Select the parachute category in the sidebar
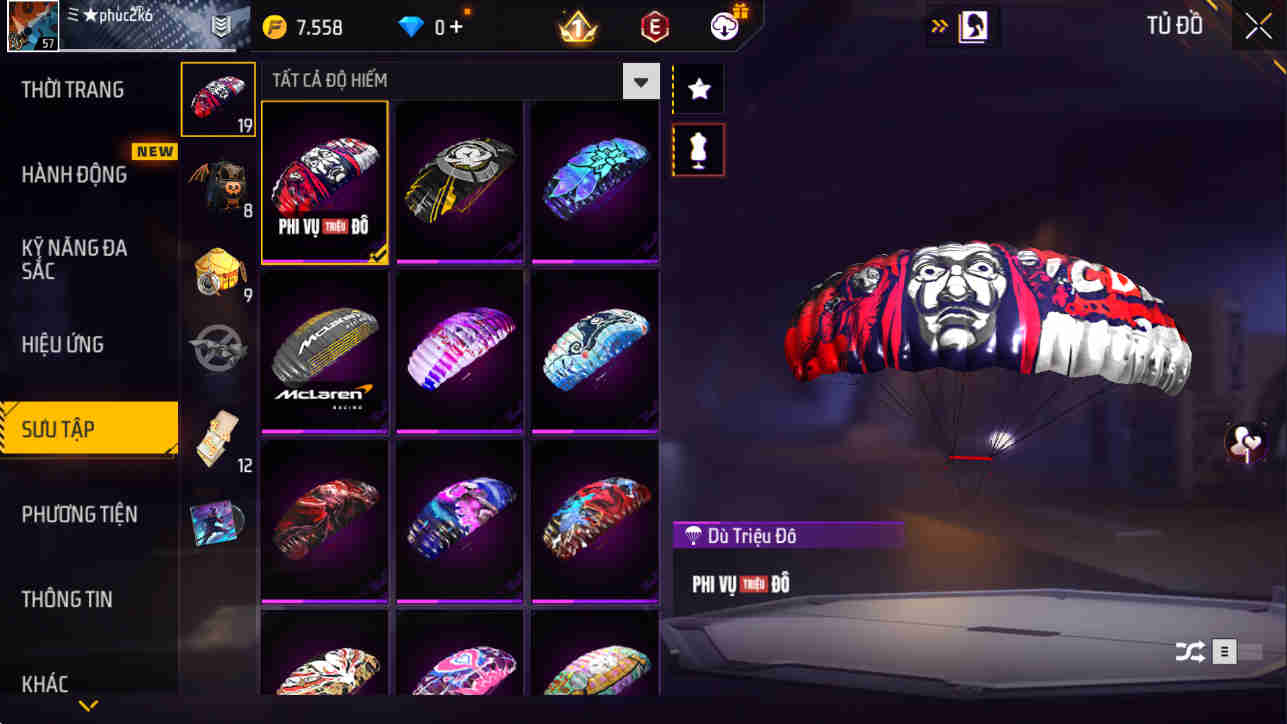The width and height of the screenshot is (1287, 724). (218, 99)
